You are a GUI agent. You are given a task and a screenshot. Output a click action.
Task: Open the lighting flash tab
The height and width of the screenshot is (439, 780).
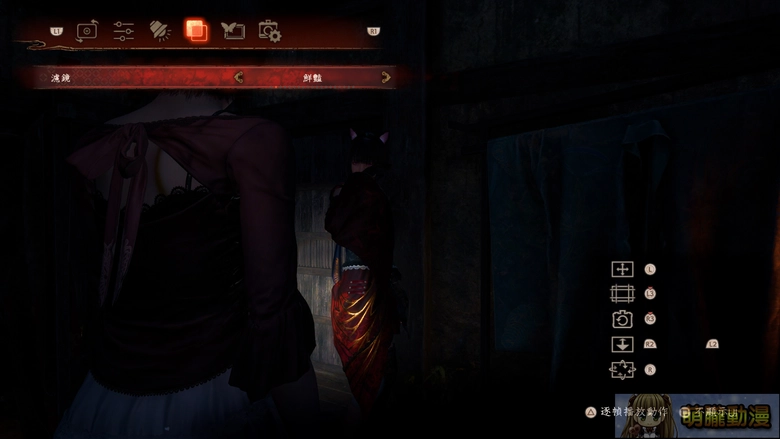(x=160, y=31)
